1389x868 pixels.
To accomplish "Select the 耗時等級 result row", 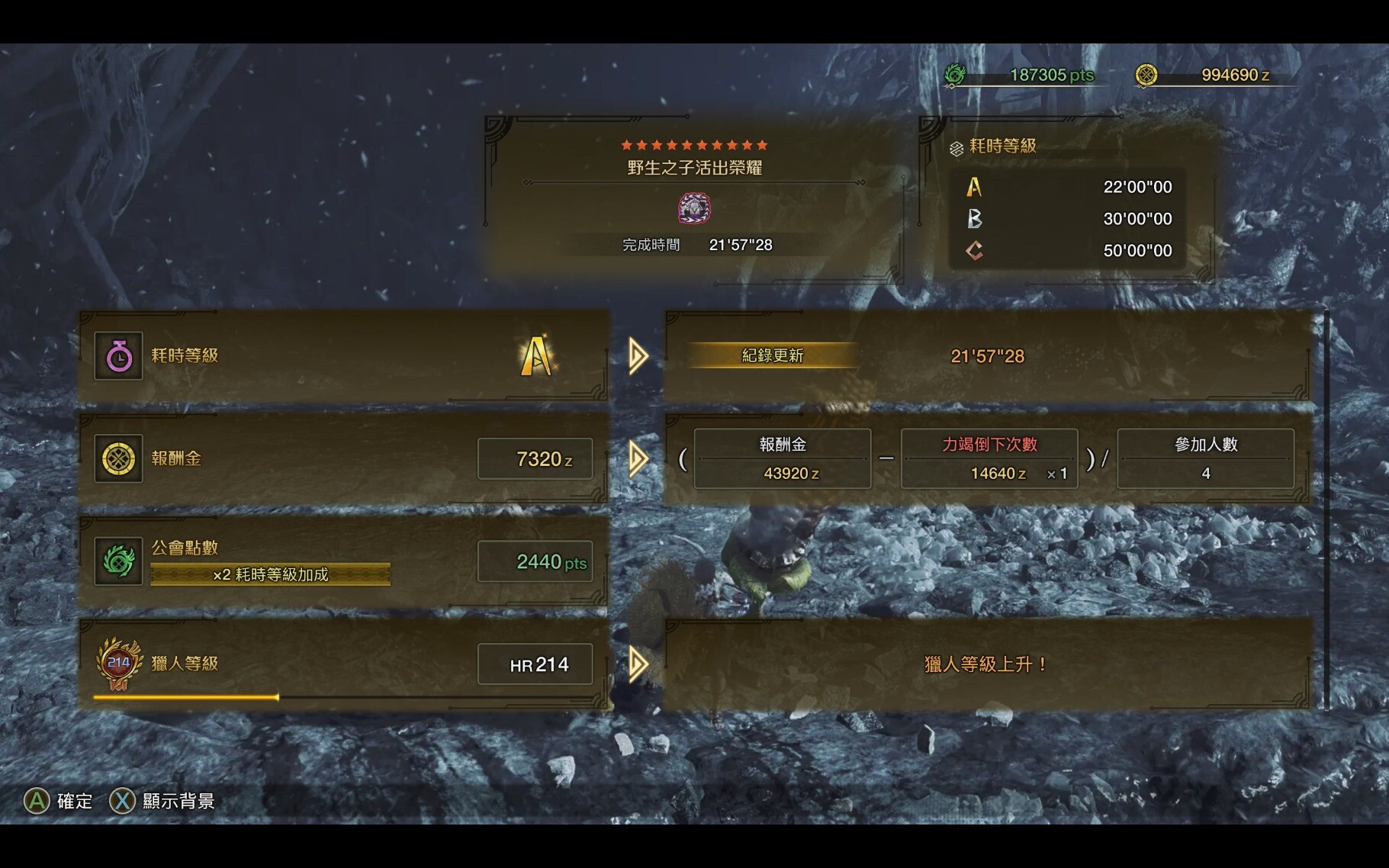I will [x=343, y=355].
